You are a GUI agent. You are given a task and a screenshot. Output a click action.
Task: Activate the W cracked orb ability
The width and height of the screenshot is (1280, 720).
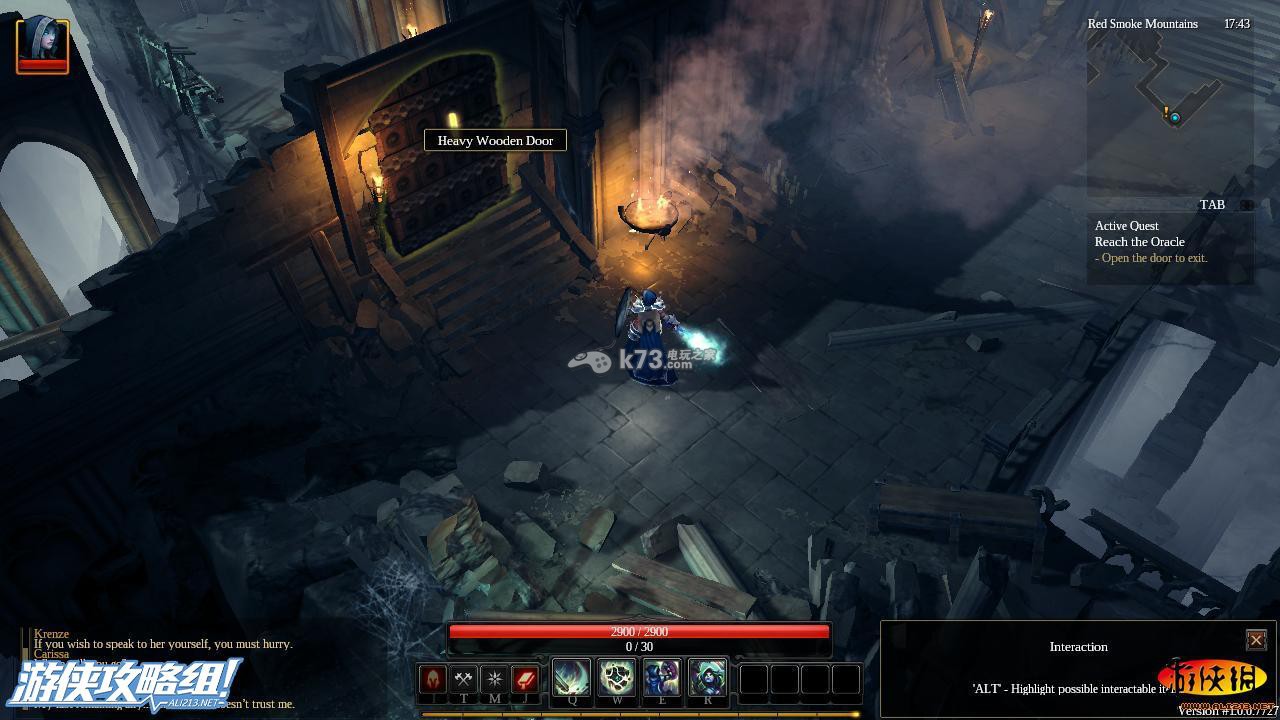tap(617, 679)
